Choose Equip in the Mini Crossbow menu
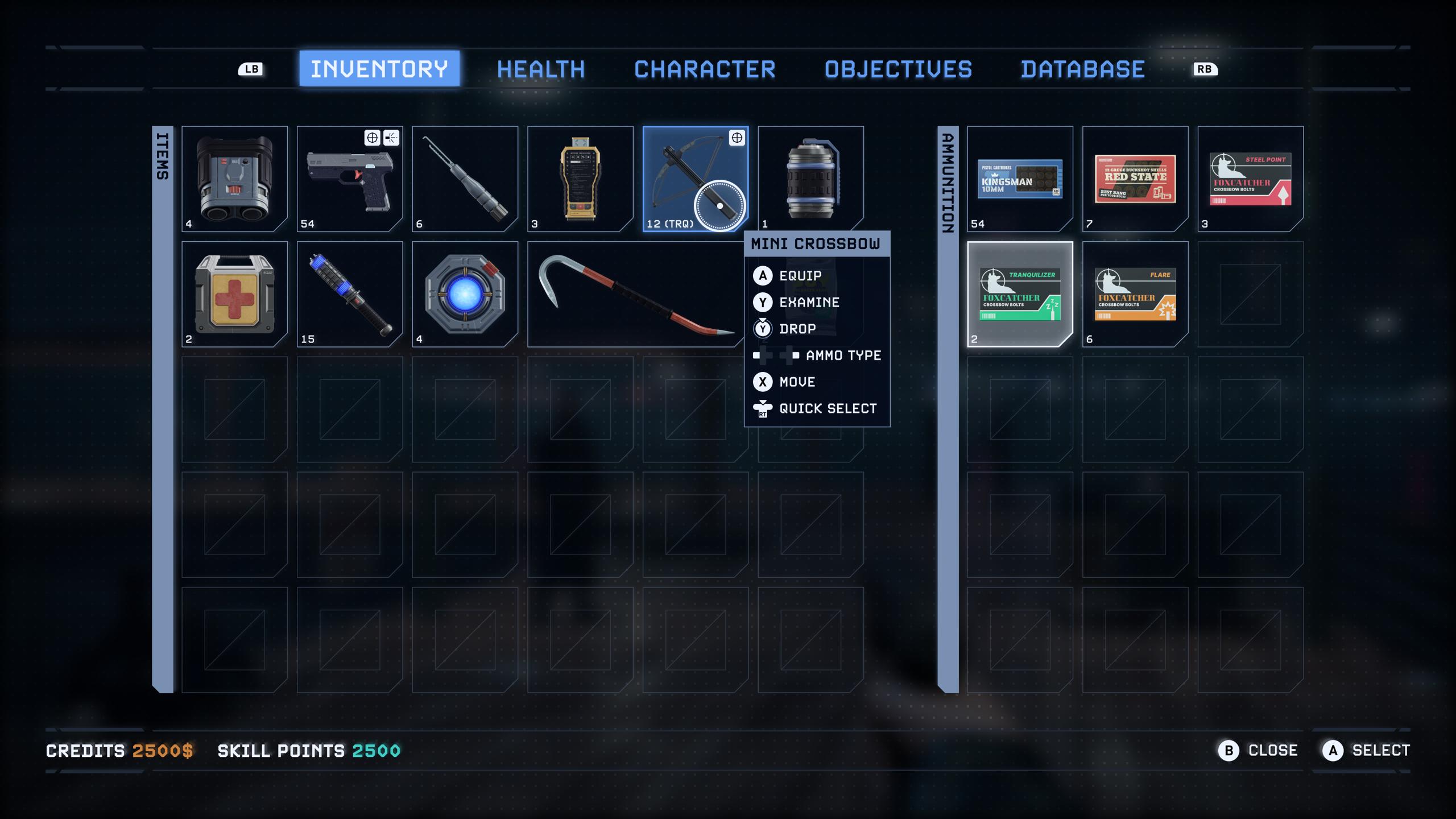The width and height of the screenshot is (1456, 819). click(800, 276)
